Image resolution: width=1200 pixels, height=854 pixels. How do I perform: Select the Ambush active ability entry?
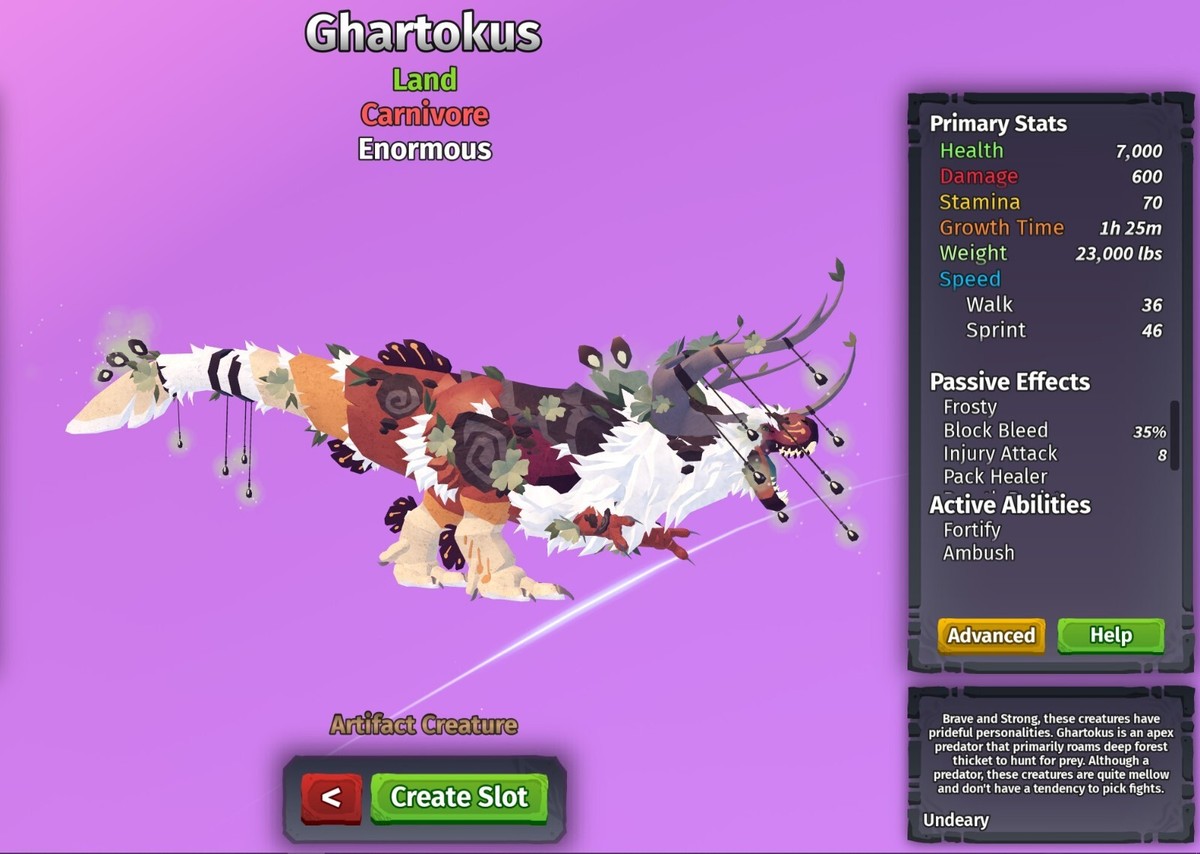pyautogui.click(x=978, y=553)
